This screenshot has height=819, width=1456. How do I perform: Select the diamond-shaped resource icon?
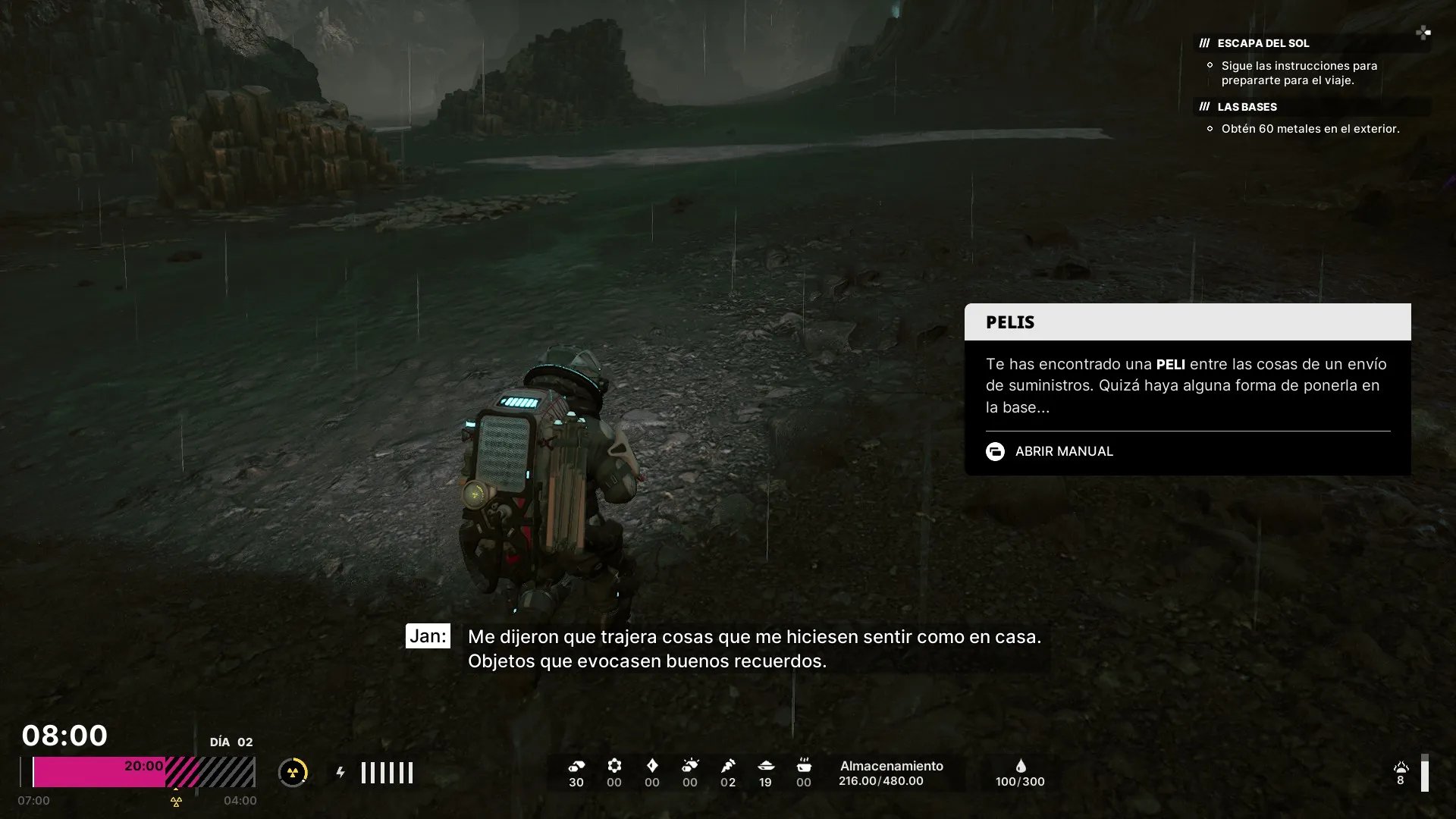(x=652, y=766)
